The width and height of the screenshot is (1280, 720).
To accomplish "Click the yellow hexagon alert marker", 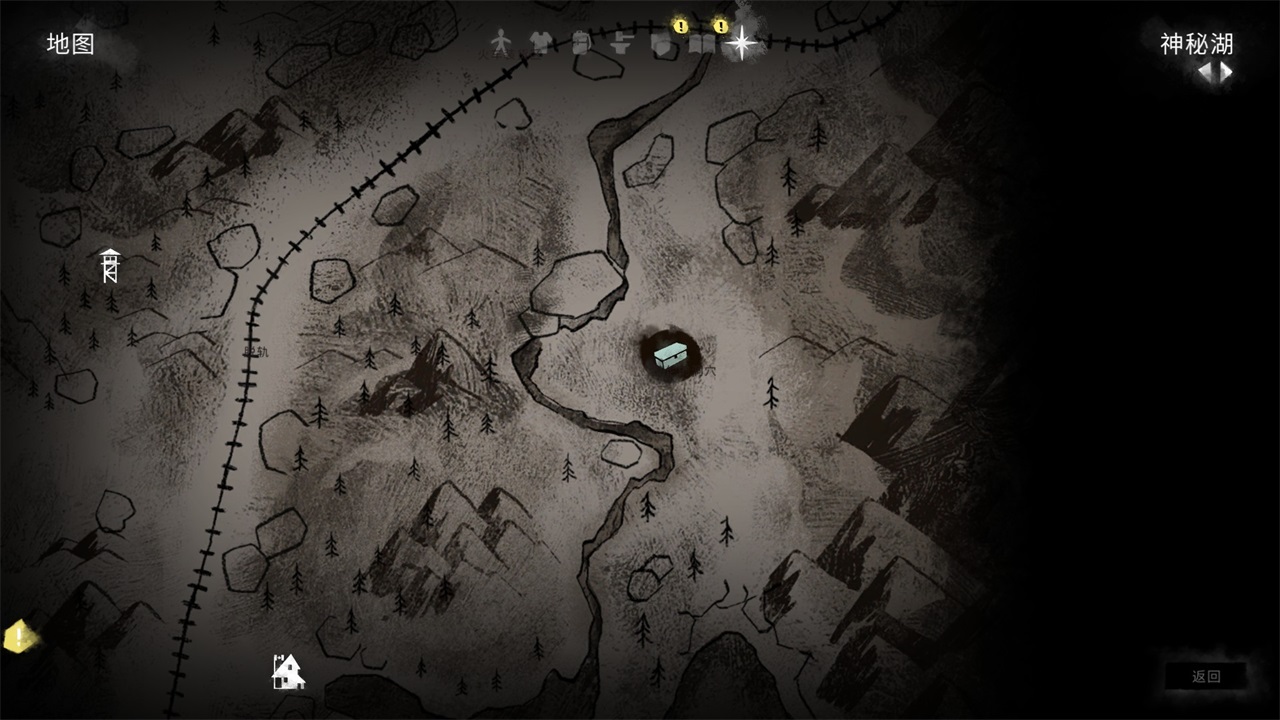I will coord(17,636).
